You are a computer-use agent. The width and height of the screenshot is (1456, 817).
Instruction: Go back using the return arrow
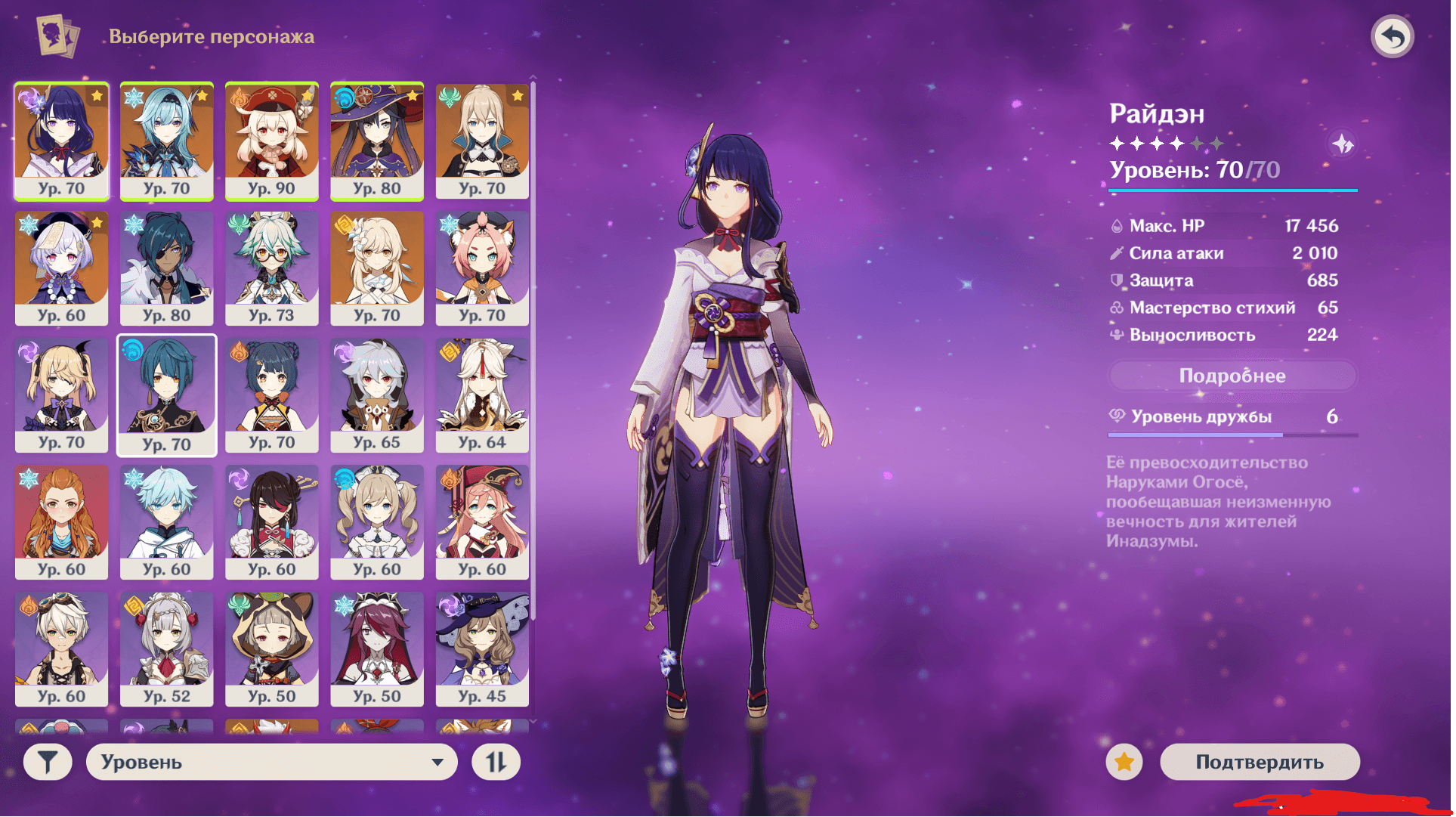click(x=1392, y=36)
